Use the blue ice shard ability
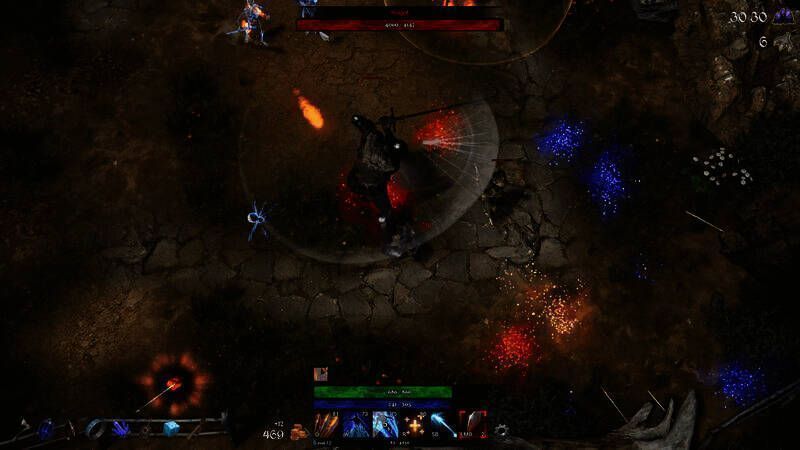The height and width of the screenshot is (450, 800). point(355,424)
